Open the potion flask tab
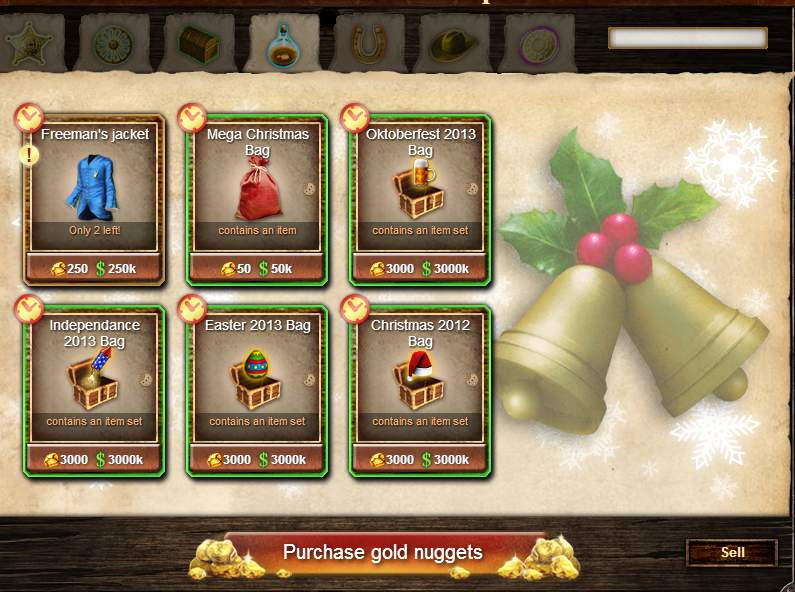795x592 pixels. coord(284,42)
